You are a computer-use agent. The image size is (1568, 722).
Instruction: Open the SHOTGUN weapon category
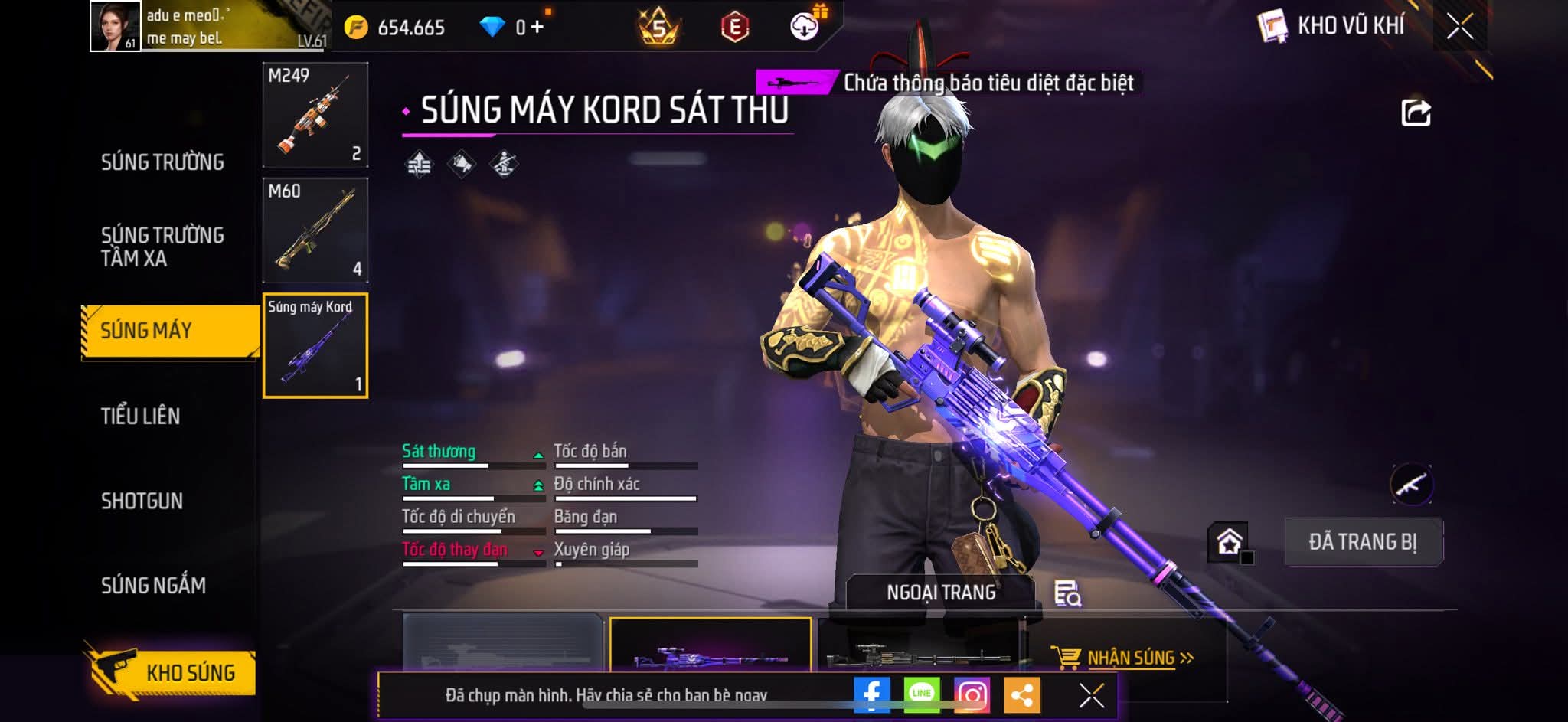[142, 501]
